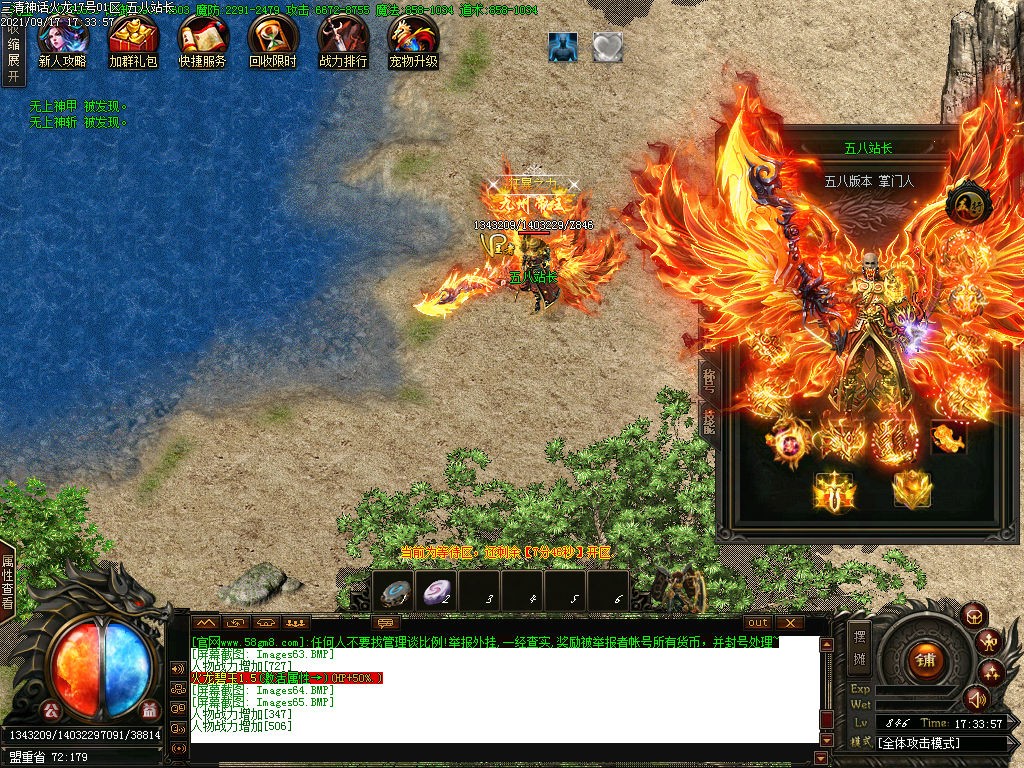
Task: Switch to the 技能 skills tab
Action: point(708,423)
